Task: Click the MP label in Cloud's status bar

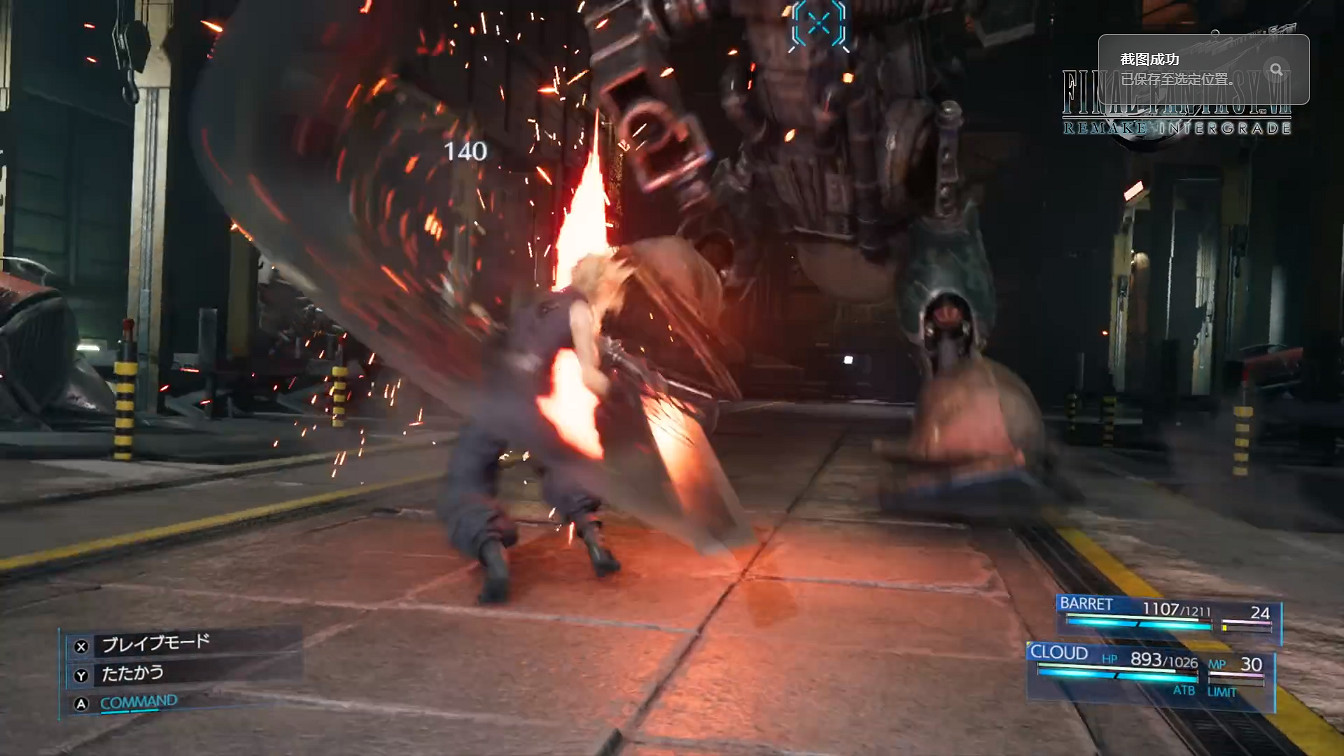Action: [x=1216, y=664]
